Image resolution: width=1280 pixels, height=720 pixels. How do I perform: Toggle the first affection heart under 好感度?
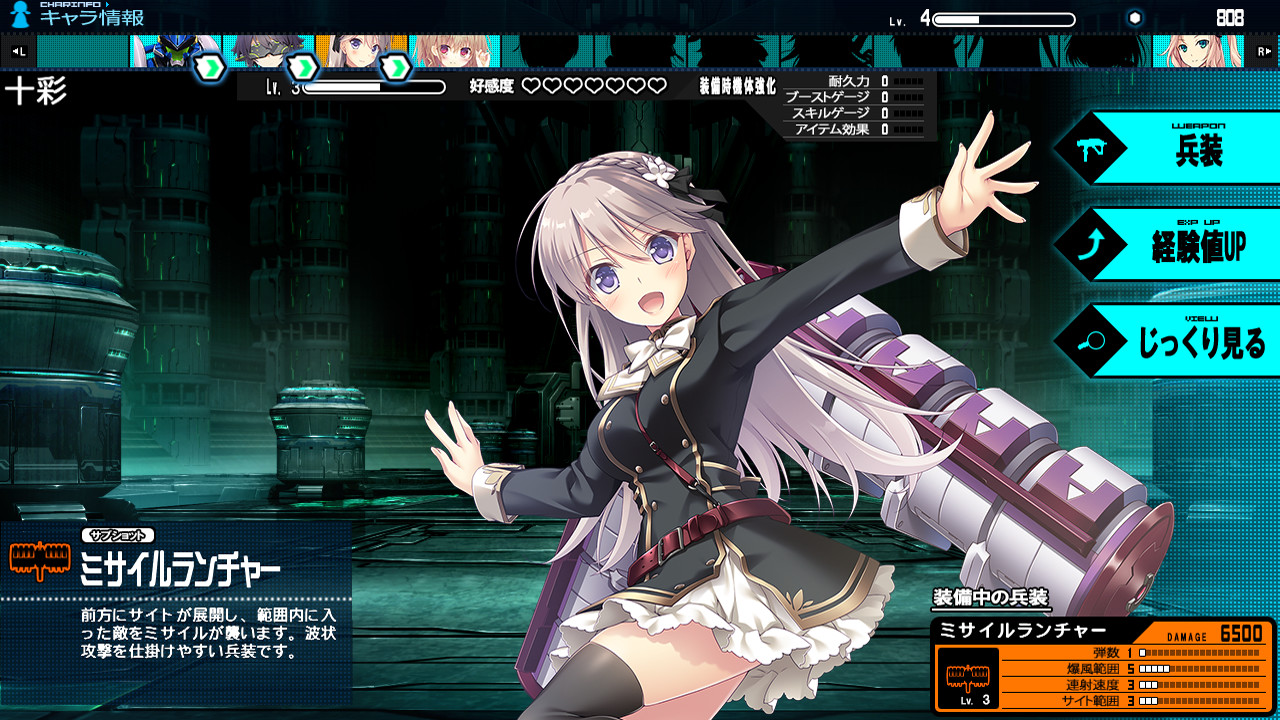coord(532,87)
